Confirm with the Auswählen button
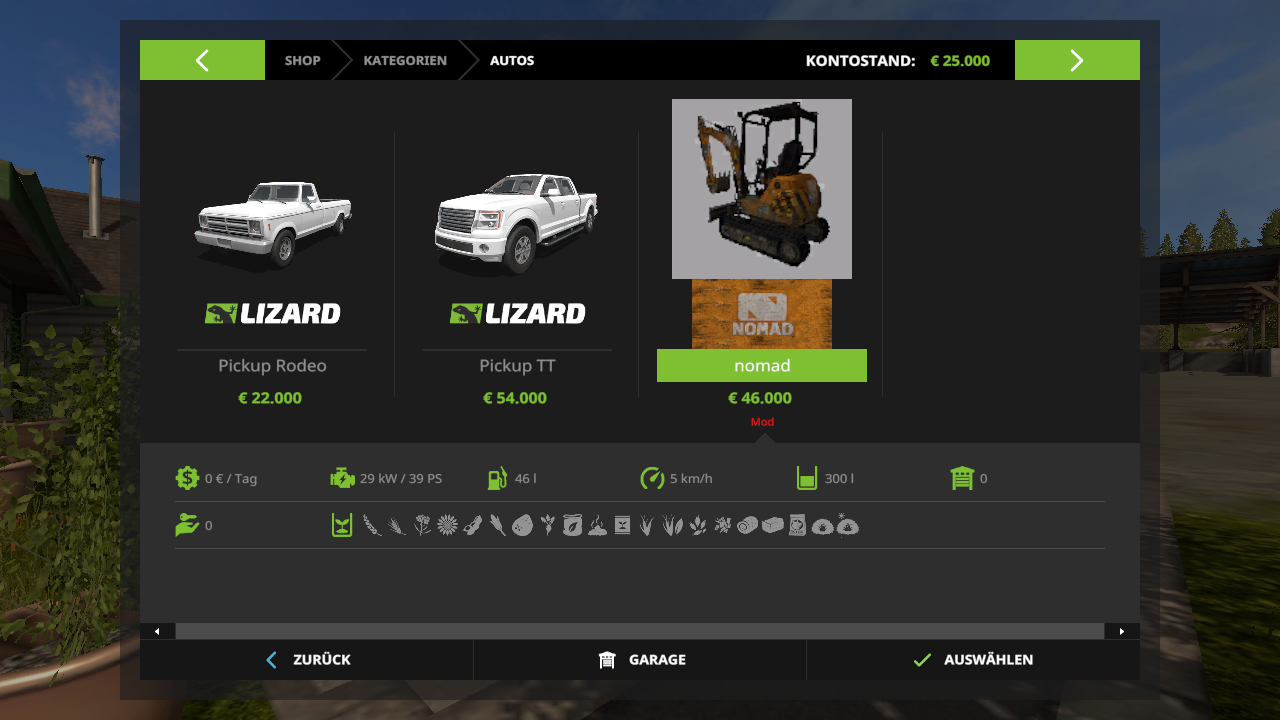 pyautogui.click(x=973, y=660)
